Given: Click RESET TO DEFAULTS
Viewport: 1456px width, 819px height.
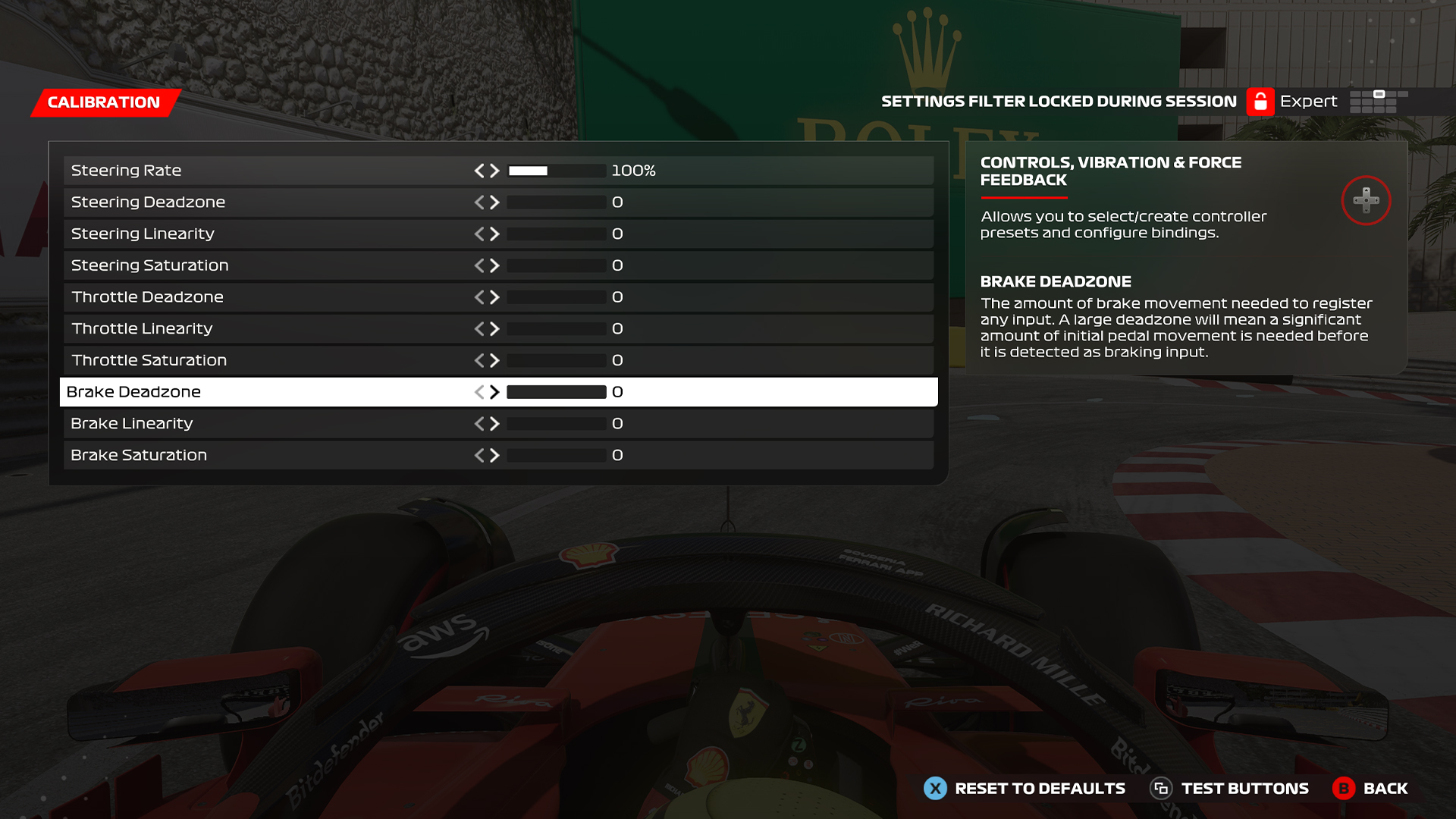Looking at the screenshot, I should click(x=1039, y=789).
